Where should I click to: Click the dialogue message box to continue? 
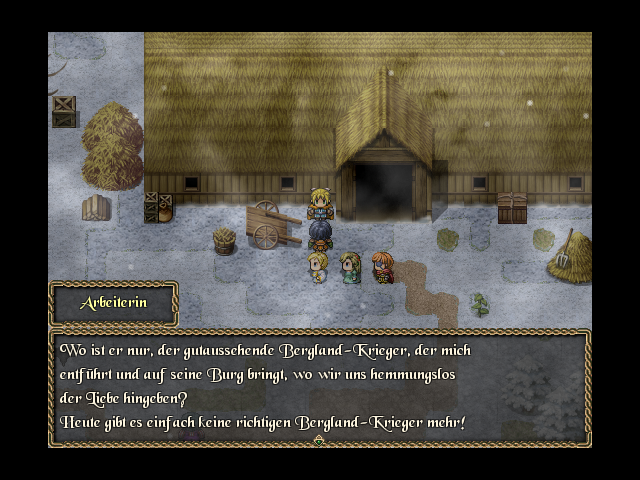click(319, 387)
